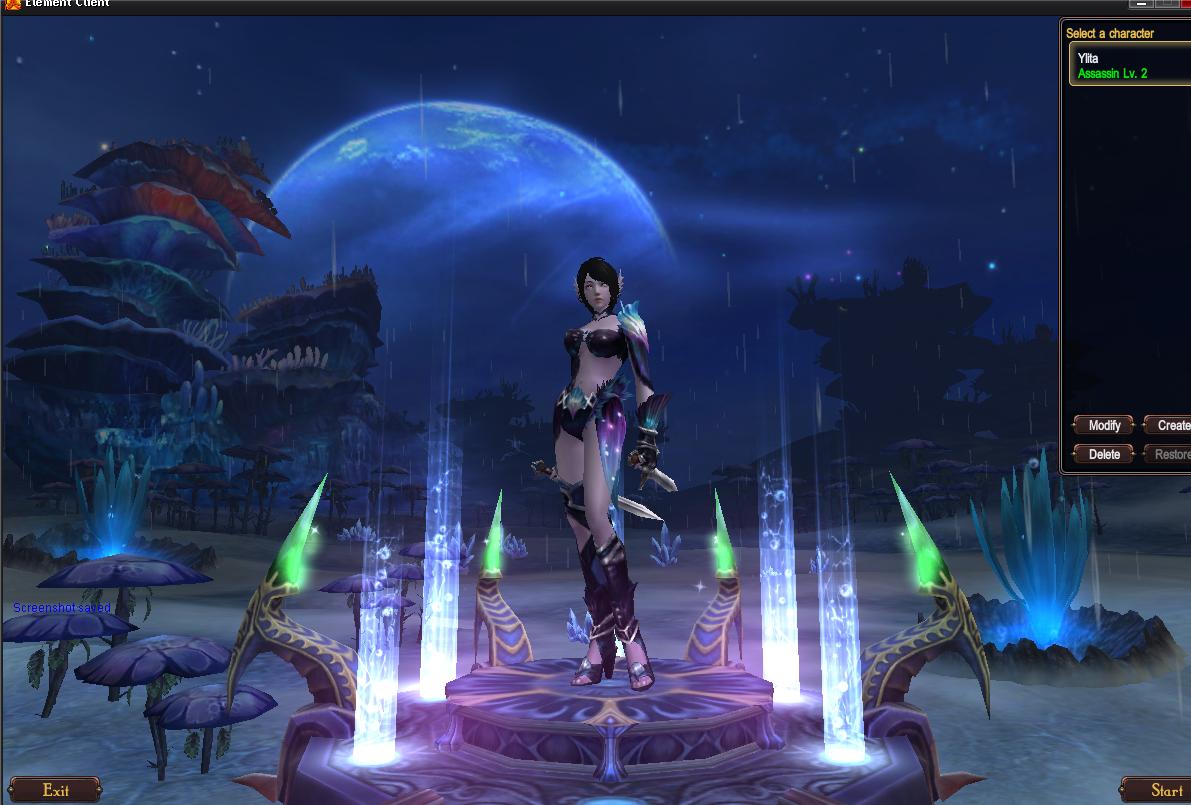The width and height of the screenshot is (1191, 805).
Task: Click the Modify character button
Action: tap(1104, 426)
